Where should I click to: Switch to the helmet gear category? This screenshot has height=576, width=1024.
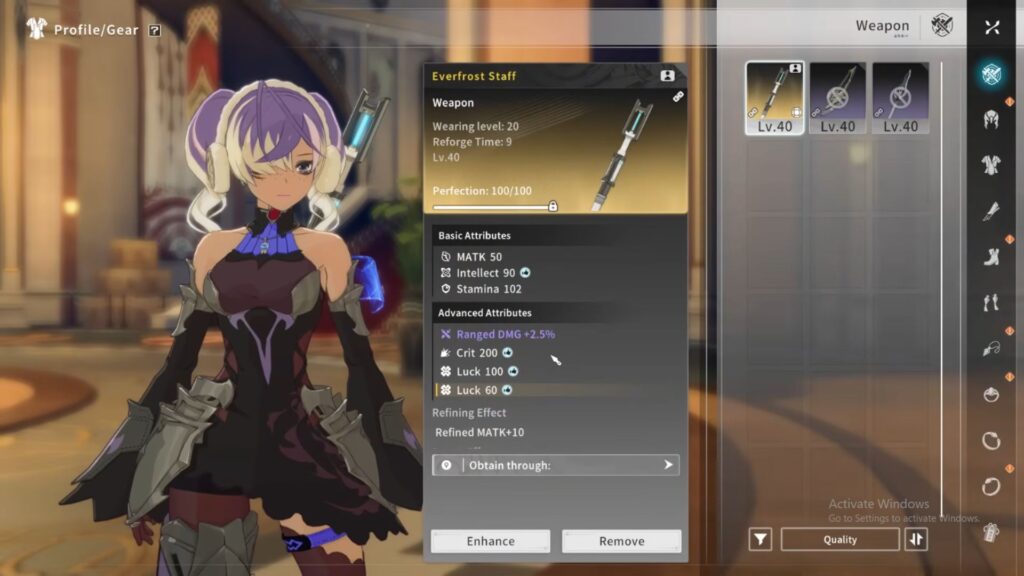click(x=992, y=119)
